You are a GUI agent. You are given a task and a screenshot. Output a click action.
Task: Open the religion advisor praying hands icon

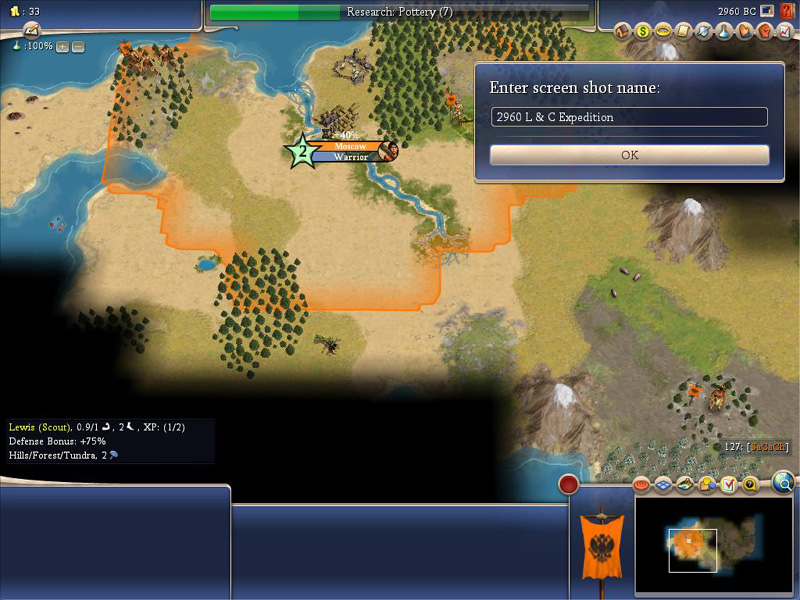(745, 31)
